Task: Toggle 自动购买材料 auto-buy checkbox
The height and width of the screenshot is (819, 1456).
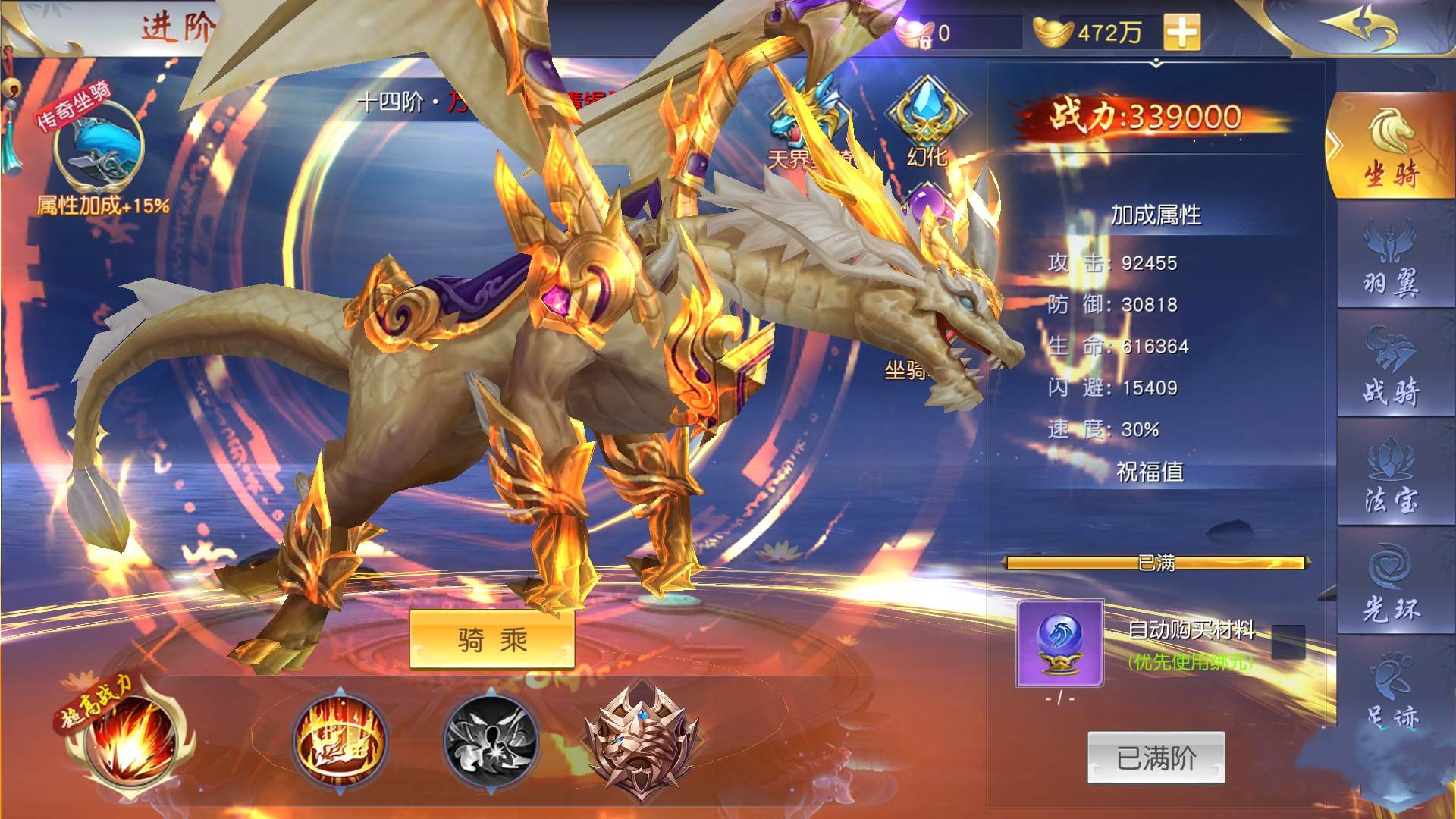Action: (x=1288, y=641)
